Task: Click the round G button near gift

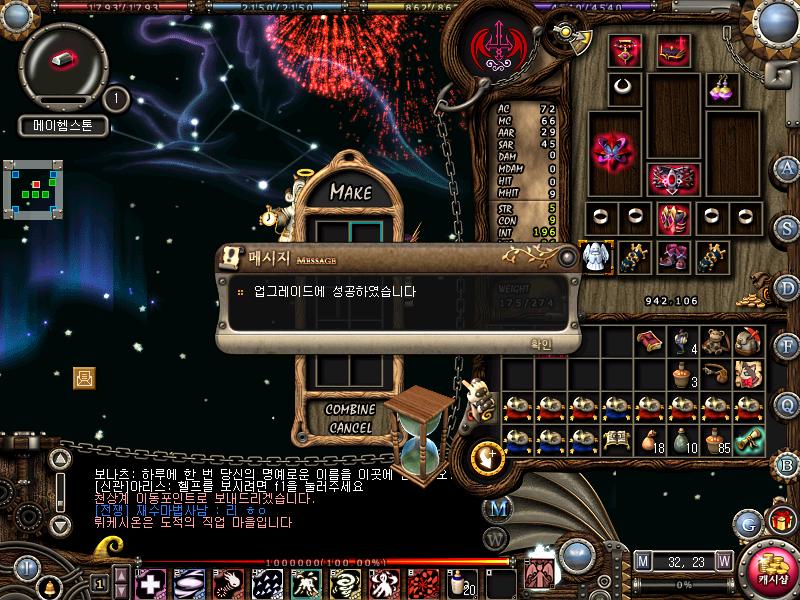Action: pyautogui.click(x=747, y=521)
